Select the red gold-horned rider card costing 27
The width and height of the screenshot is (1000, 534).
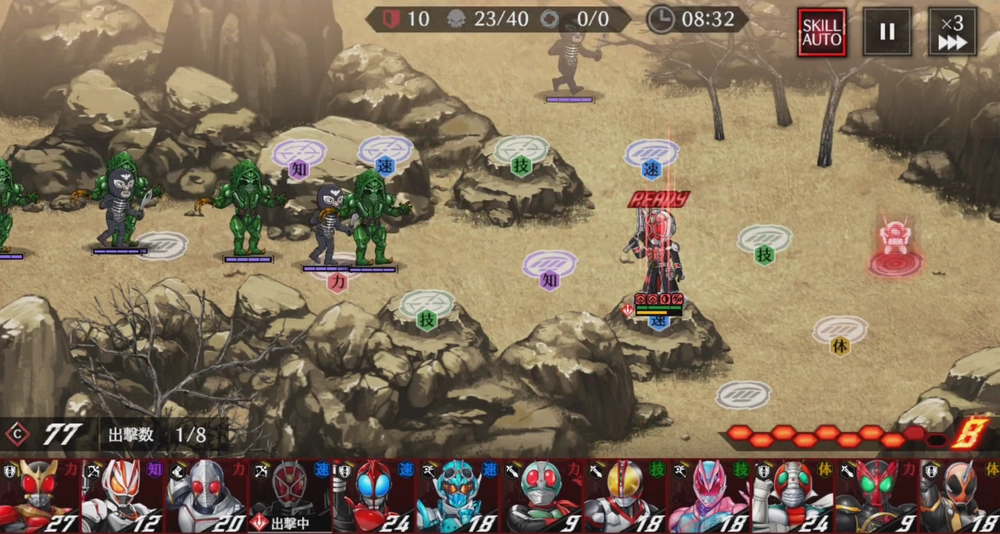click(40, 496)
